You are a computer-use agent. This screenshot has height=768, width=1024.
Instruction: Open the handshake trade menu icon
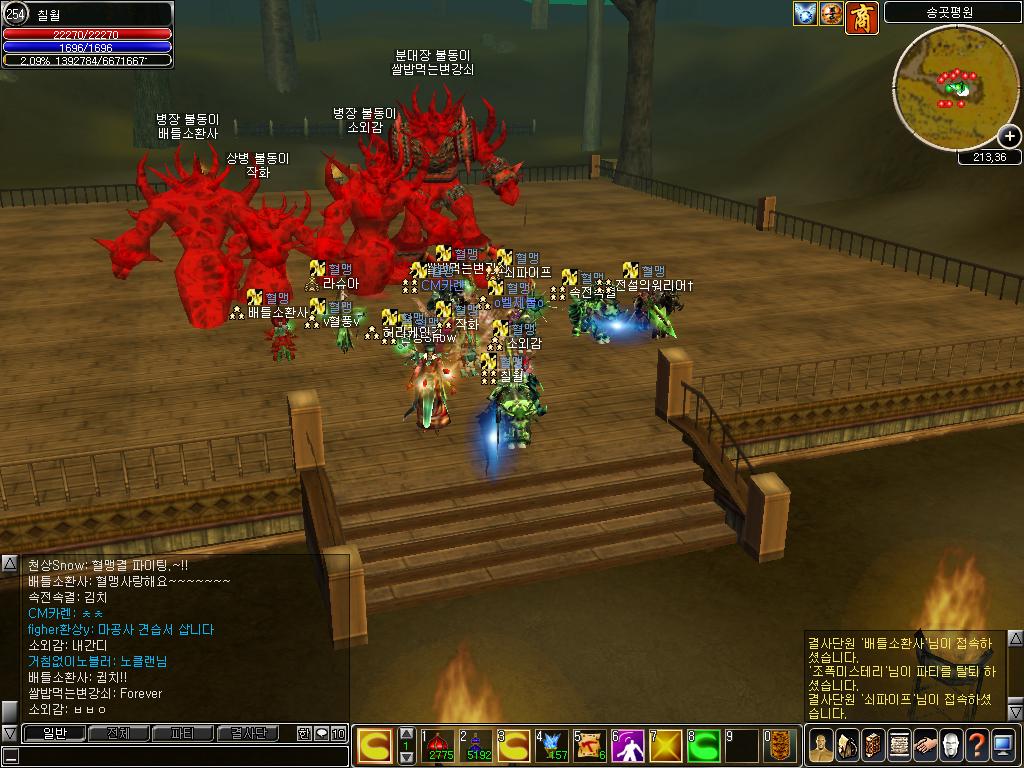925,745
